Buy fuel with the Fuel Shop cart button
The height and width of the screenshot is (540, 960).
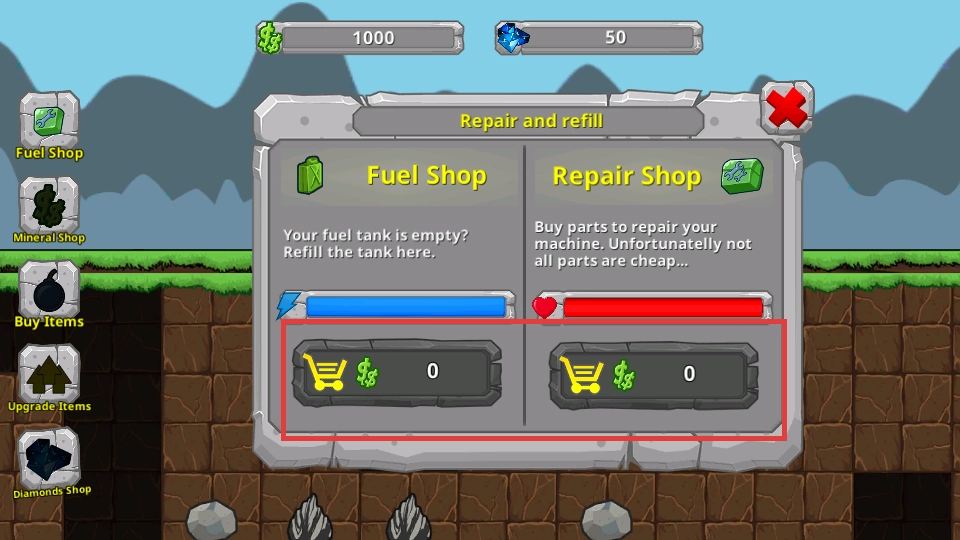[x=396, y=372]
